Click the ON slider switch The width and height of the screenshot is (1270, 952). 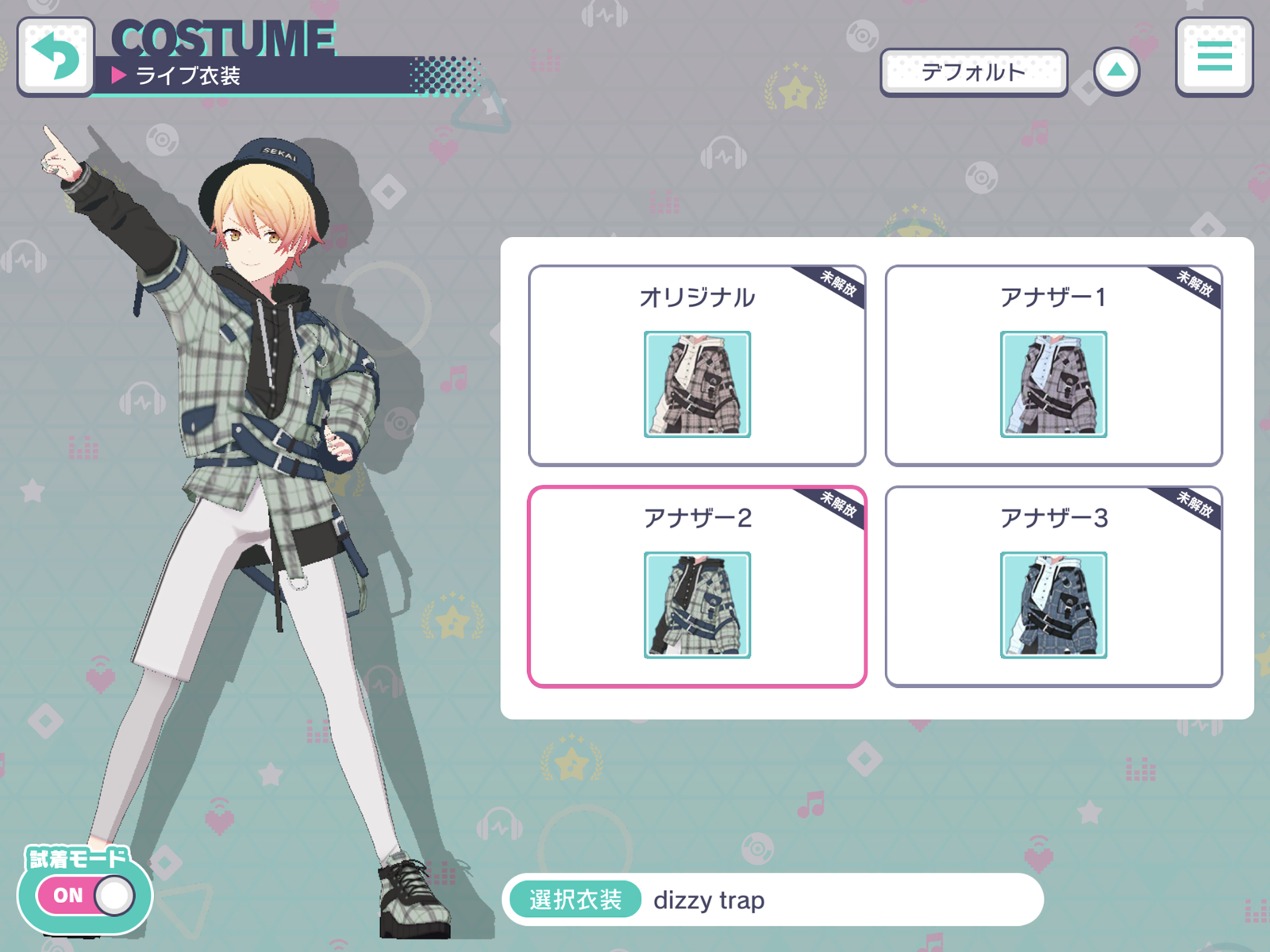tap(83, 894)
